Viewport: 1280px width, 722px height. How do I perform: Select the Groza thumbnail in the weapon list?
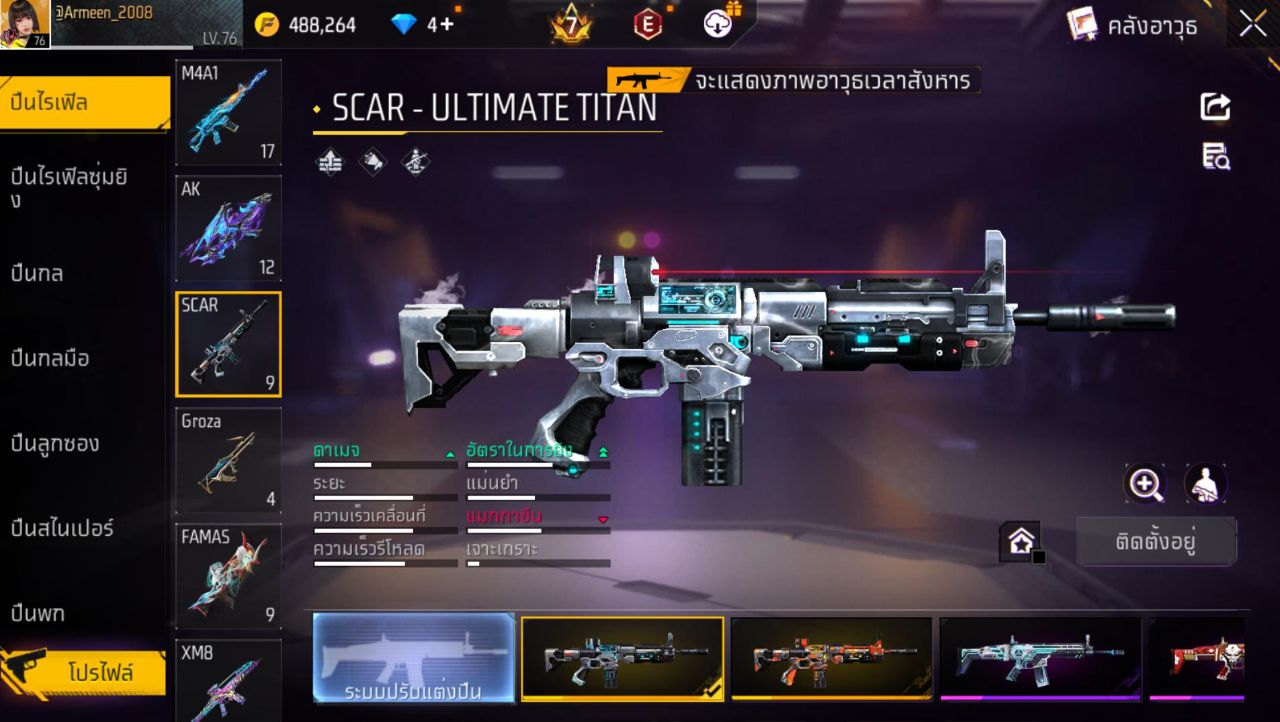click(228, 460)
